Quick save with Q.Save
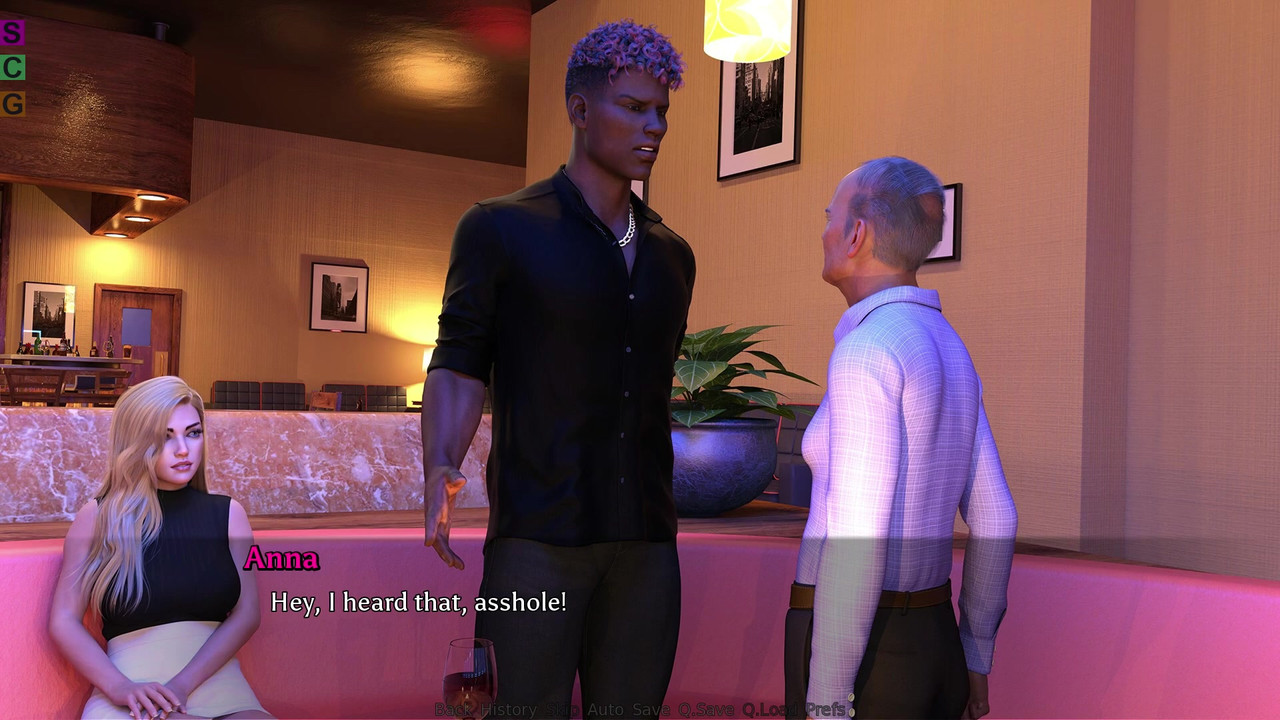The height and width of the screenshot is (720, 1280). pyautogui.click(x=706, y=710)
